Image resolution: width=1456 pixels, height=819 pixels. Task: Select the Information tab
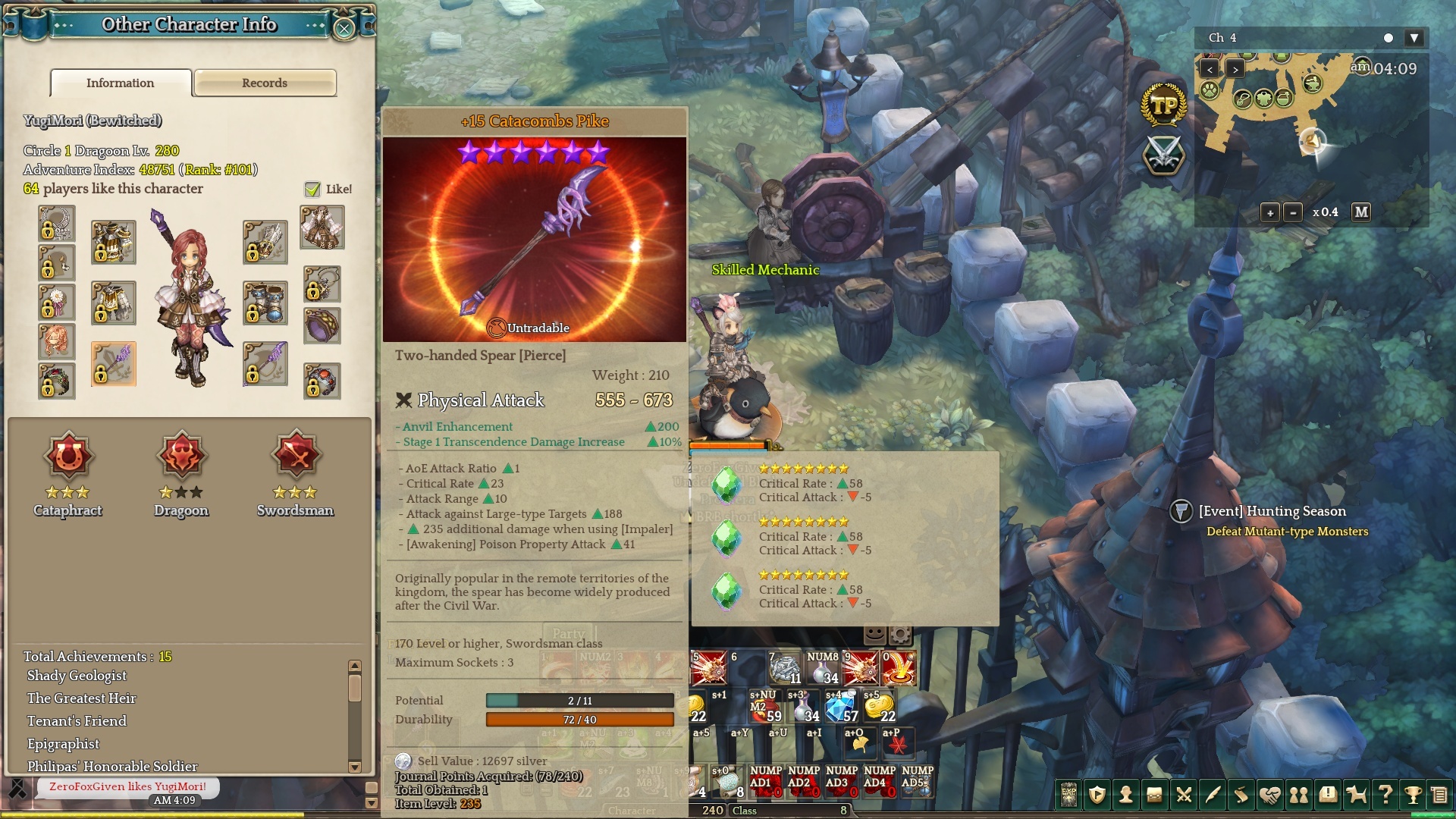(121, 83)
